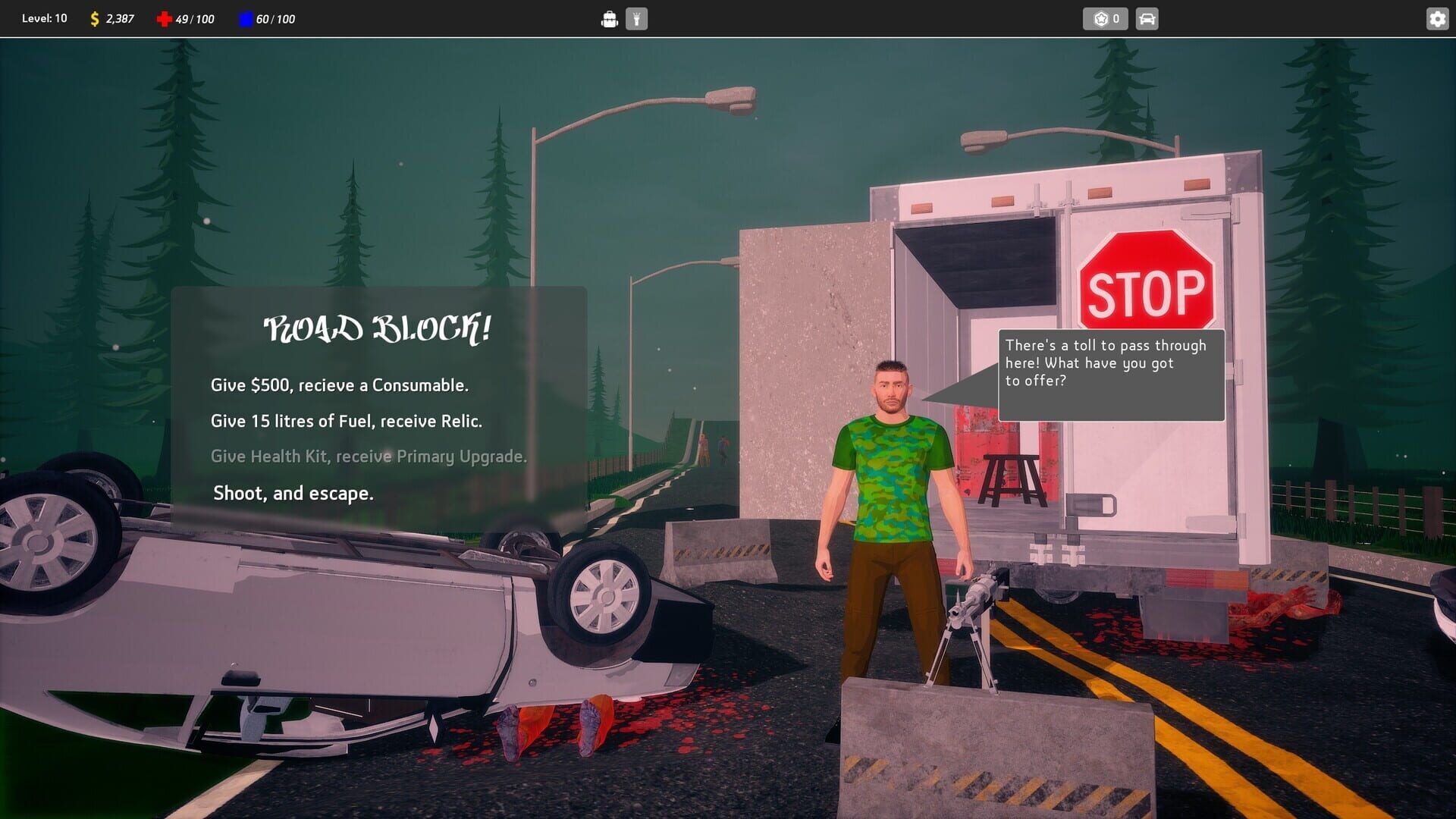
Task: Choose the 'Shoot, and escape' option
Action: coord(293,493)
